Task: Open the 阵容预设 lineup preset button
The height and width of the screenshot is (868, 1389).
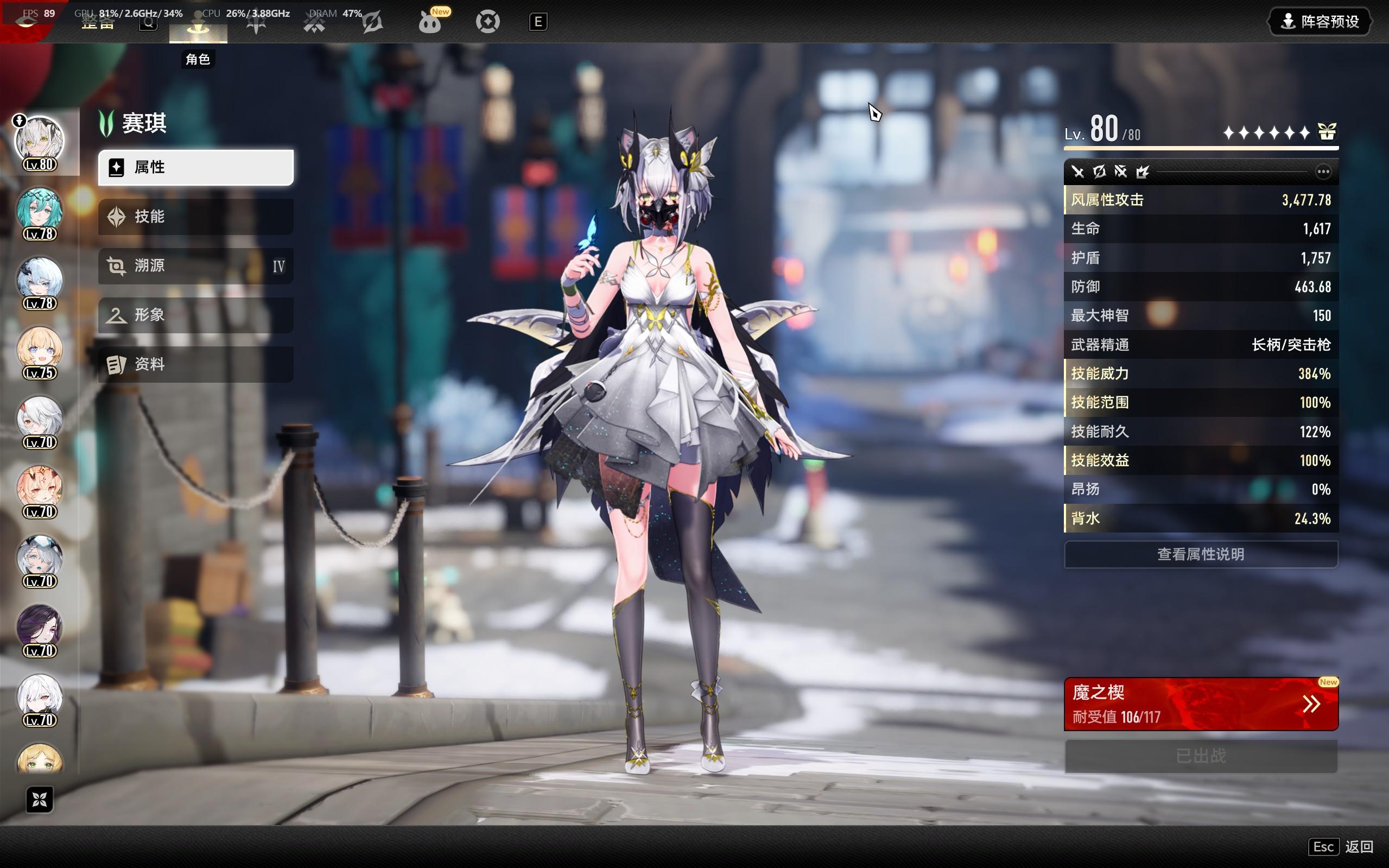Action: tap(1320, 22)
